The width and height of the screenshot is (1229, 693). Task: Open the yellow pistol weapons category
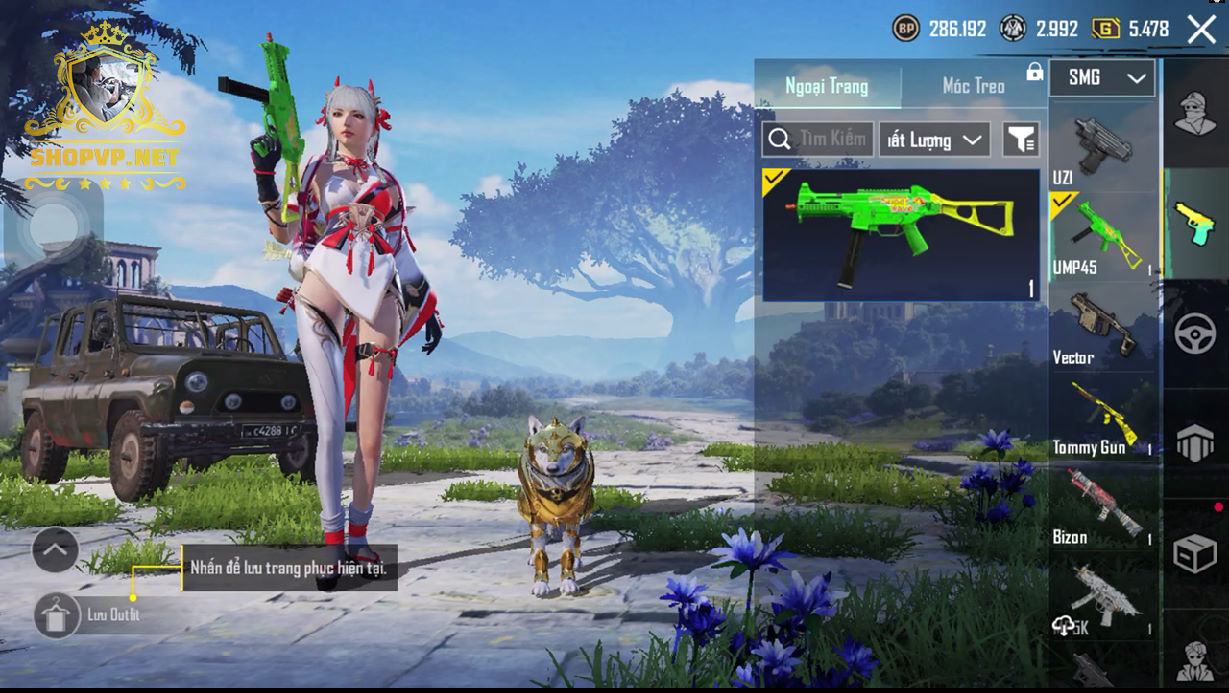[1194, 223]
